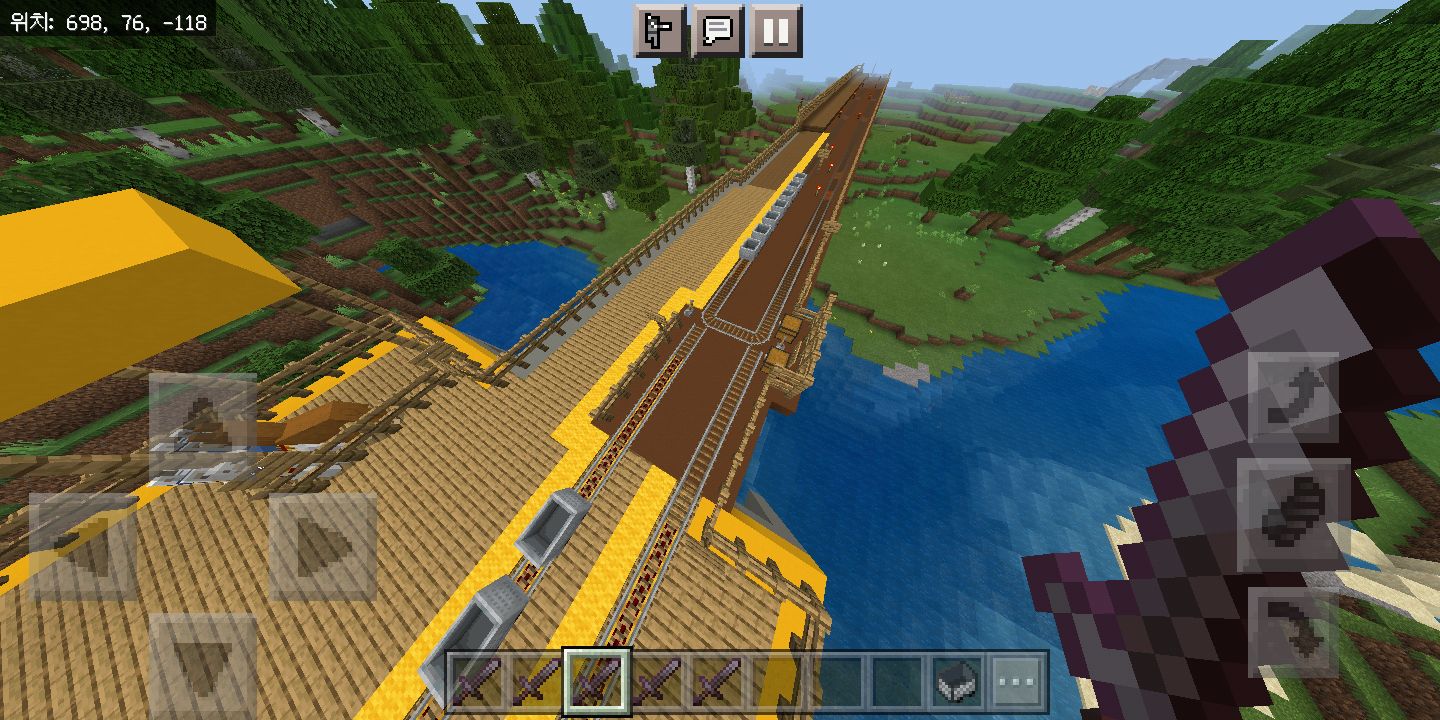The height and width of the screenshot is (720, 1440).
Task: Open inventory with the three-dots button
Action: point(1017,682)
